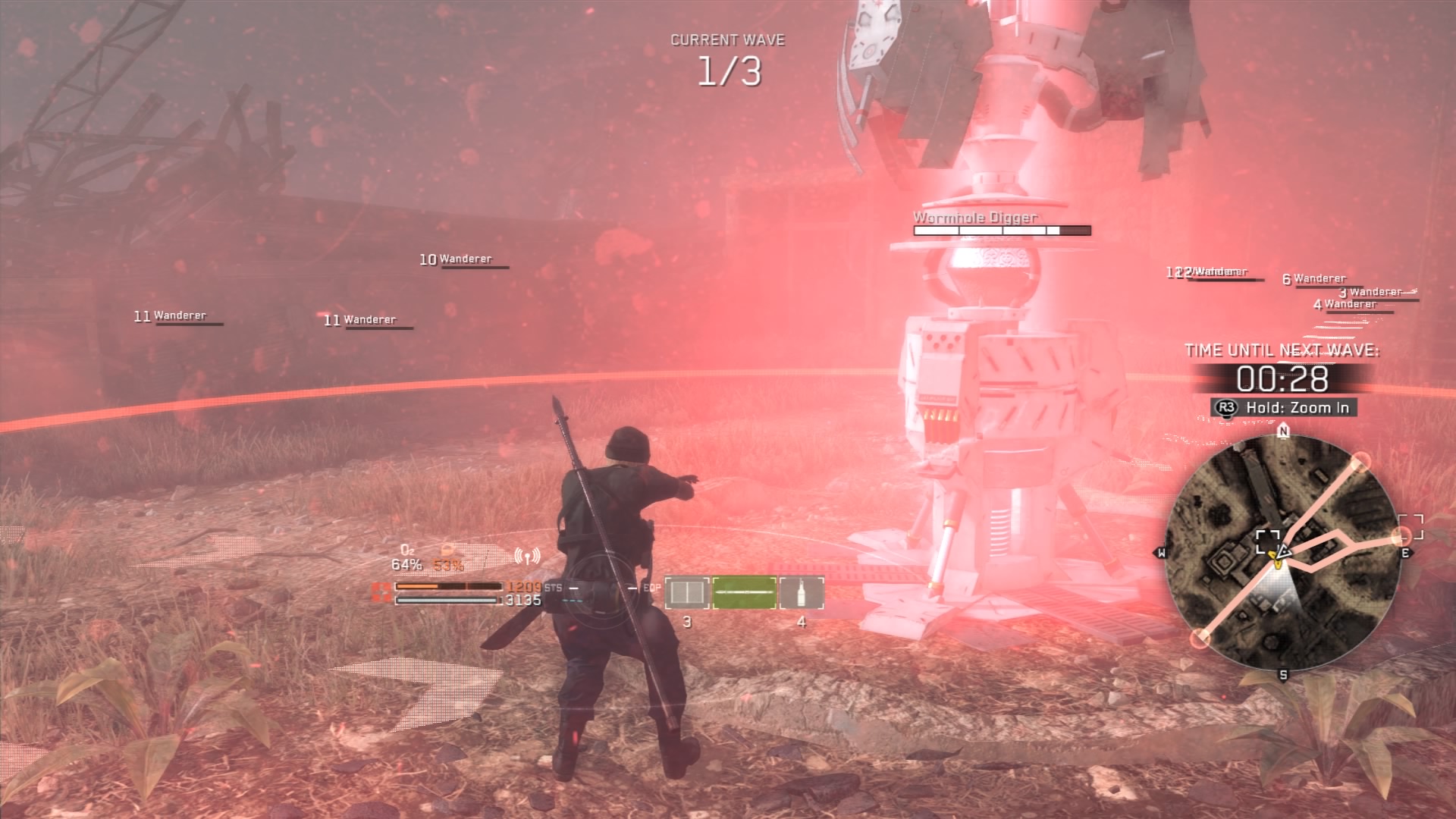Select the Molotov bottle item slot
Image resolution: width=1456 pixels, height=819 pixels.
[x=802, y=593]
